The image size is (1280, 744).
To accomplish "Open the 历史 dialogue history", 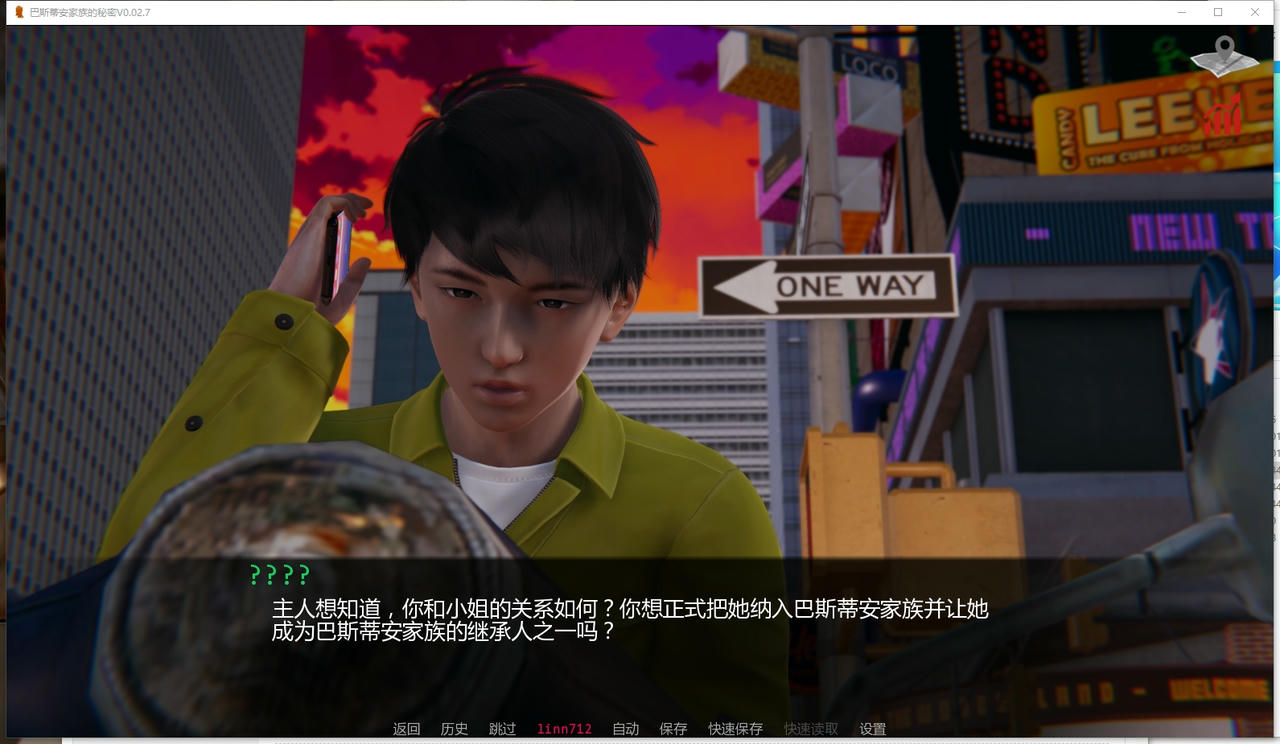I will 454,729.
